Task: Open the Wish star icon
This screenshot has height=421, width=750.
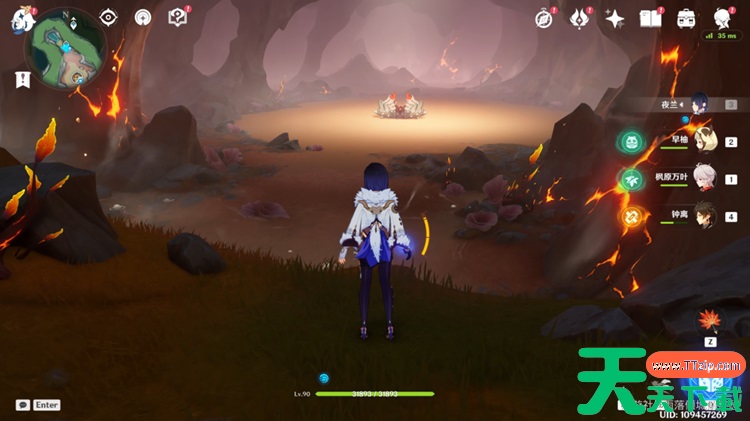Action: point(615,18)
